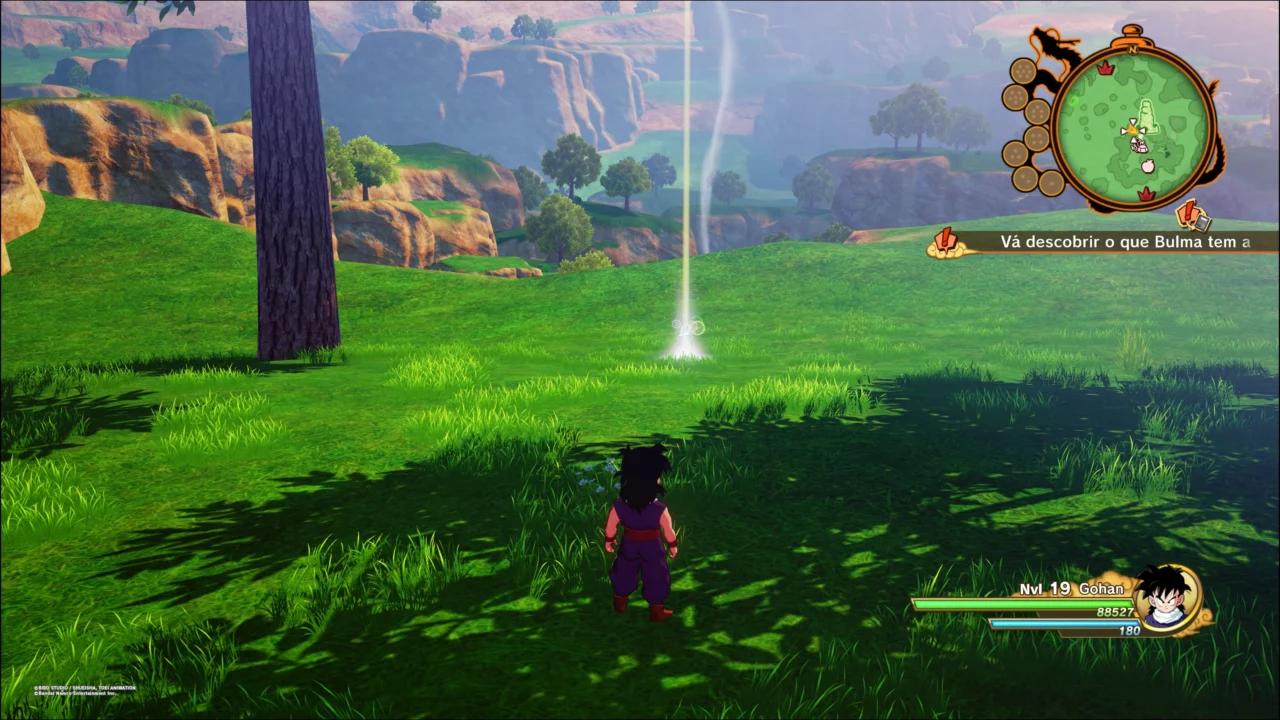Click the glowing ki pillar in the field
The height and width of the screenshot is (720, 1280).
click(x=688, y=180)
